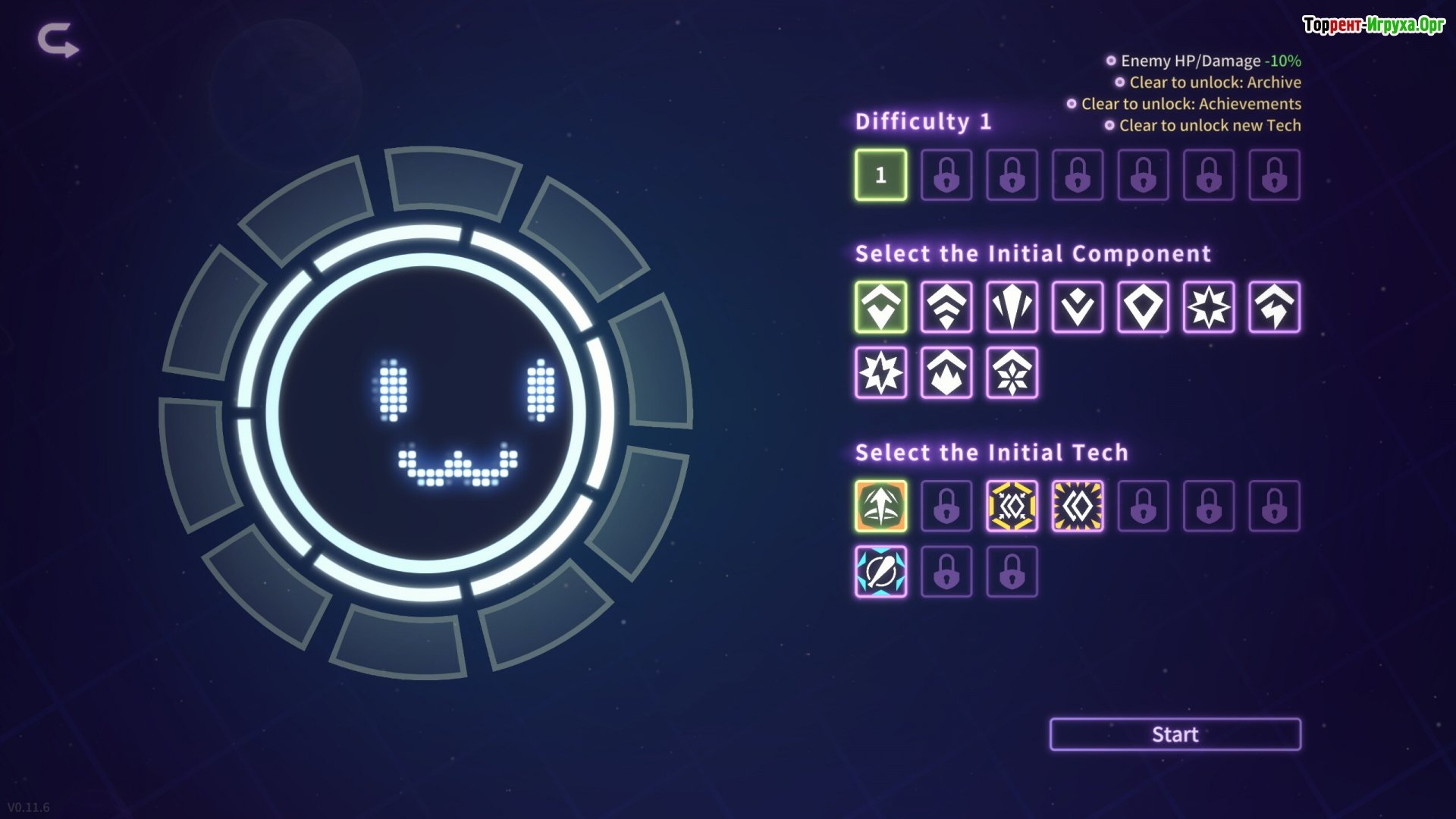Select the green upward-arrow initial tech
Screen dimensions: 1456x819
880,506
